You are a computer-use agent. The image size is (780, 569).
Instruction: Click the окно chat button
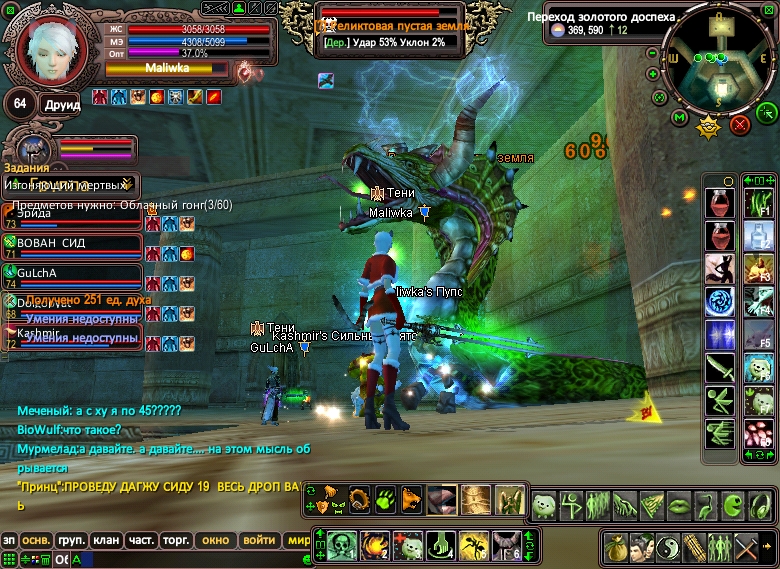tap(215, 540)
